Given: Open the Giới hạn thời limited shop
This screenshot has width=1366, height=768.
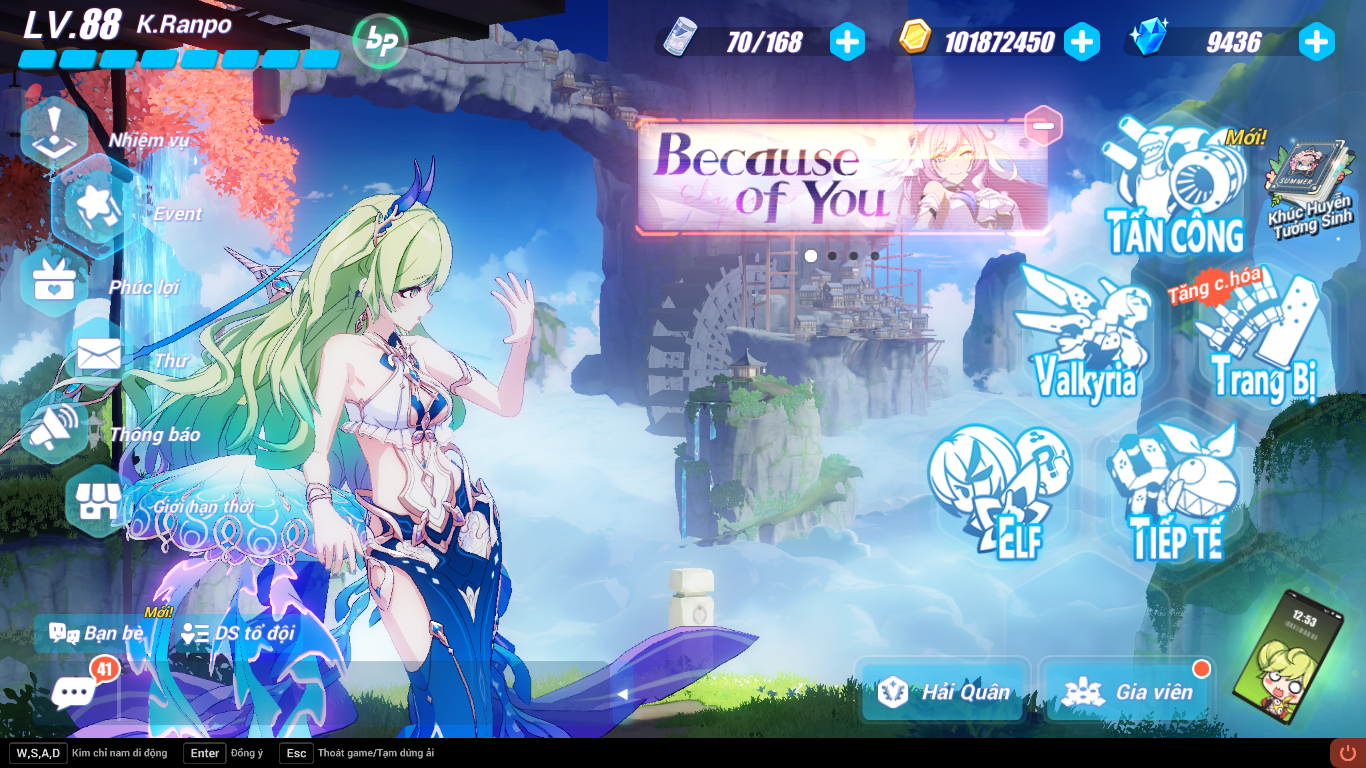Looking at the screenshot, I should [x=95, y=500].
